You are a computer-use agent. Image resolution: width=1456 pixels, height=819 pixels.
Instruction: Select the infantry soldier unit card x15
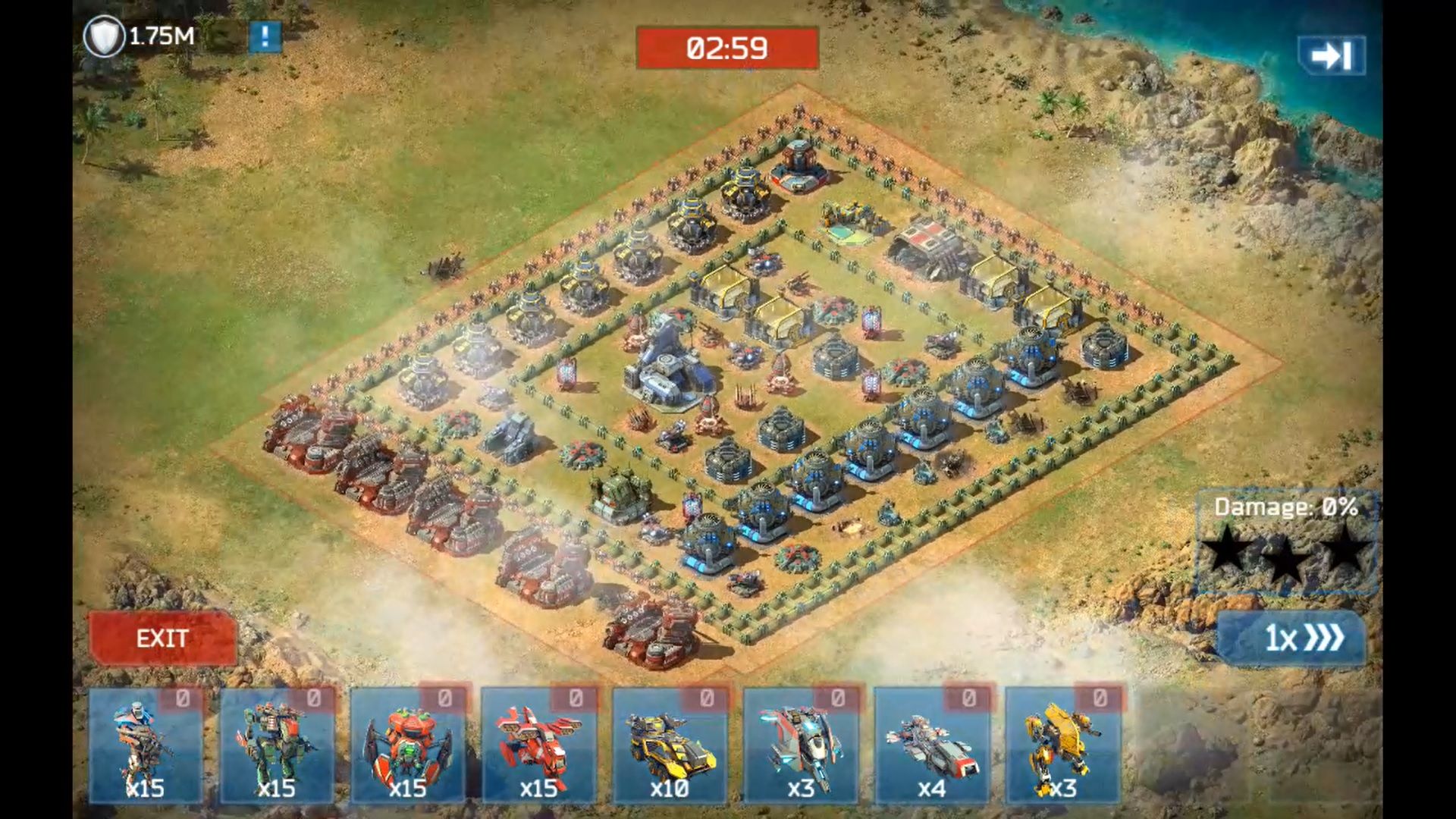pos(146,745)
